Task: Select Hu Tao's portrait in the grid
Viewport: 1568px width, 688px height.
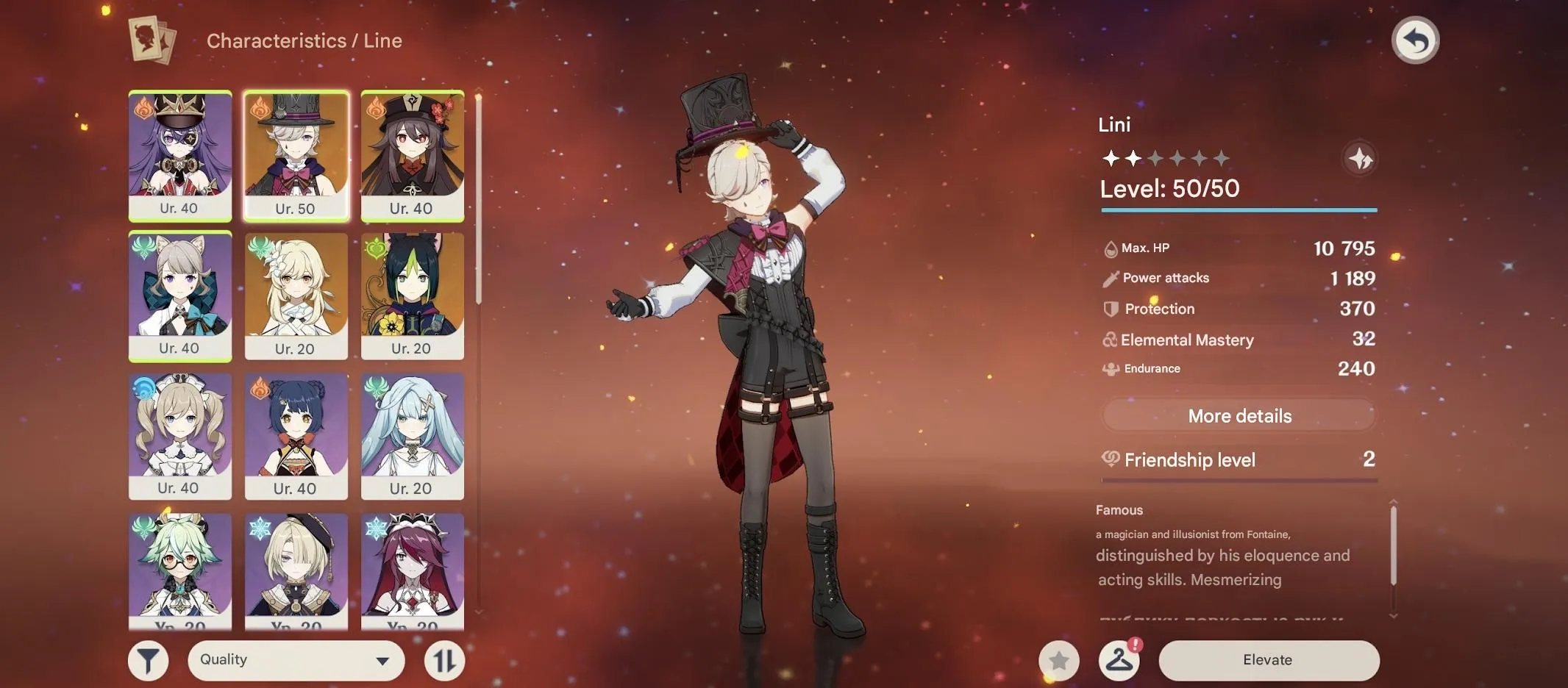Action: (413, 156)
